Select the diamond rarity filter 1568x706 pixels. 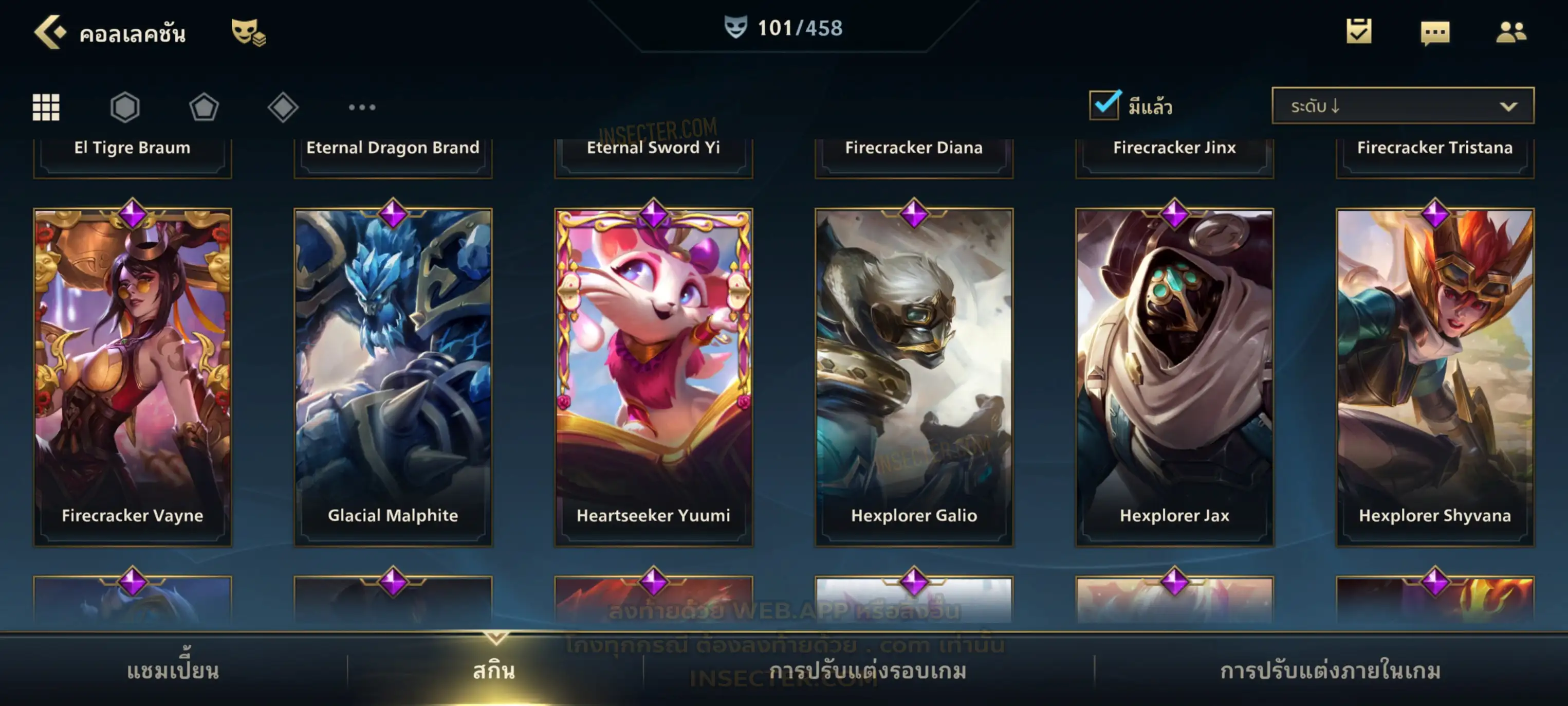(283, 107)
